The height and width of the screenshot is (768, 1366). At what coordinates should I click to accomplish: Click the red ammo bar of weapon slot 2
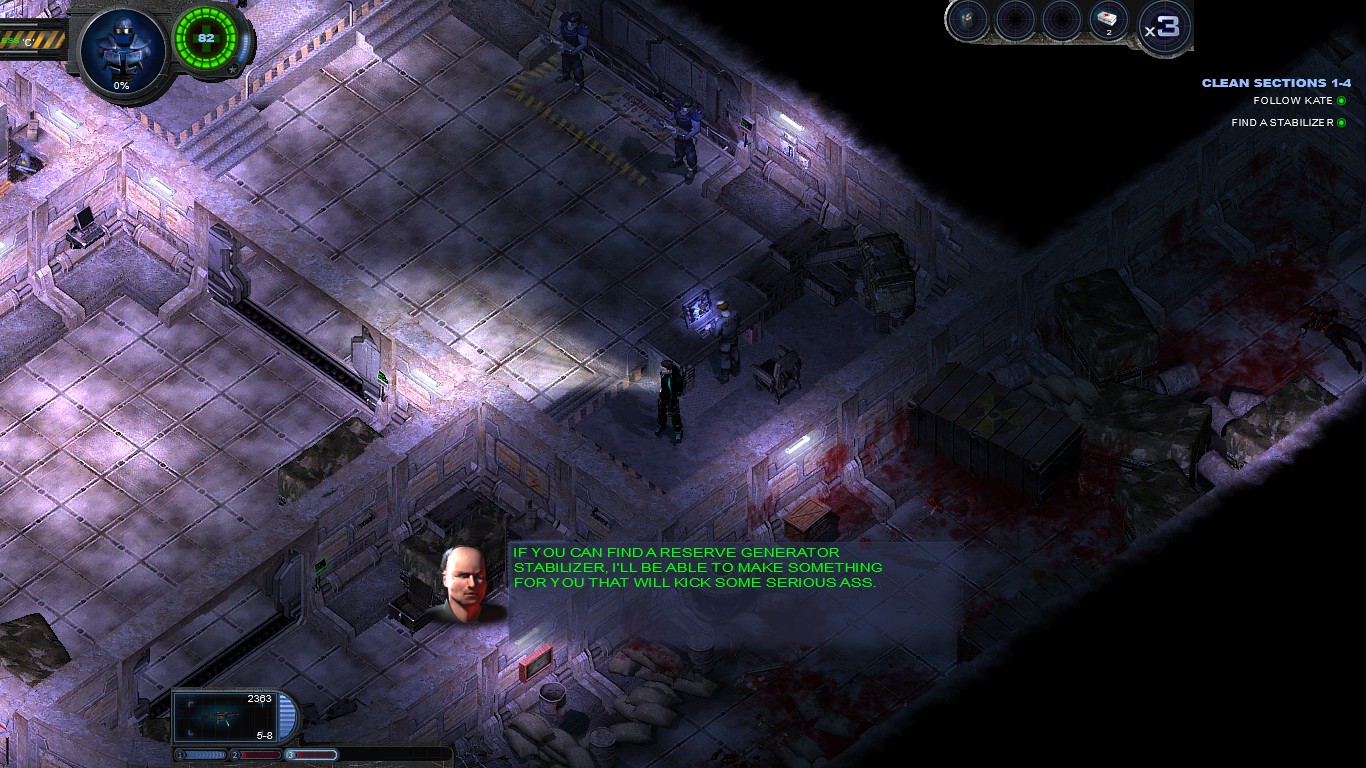260,754
